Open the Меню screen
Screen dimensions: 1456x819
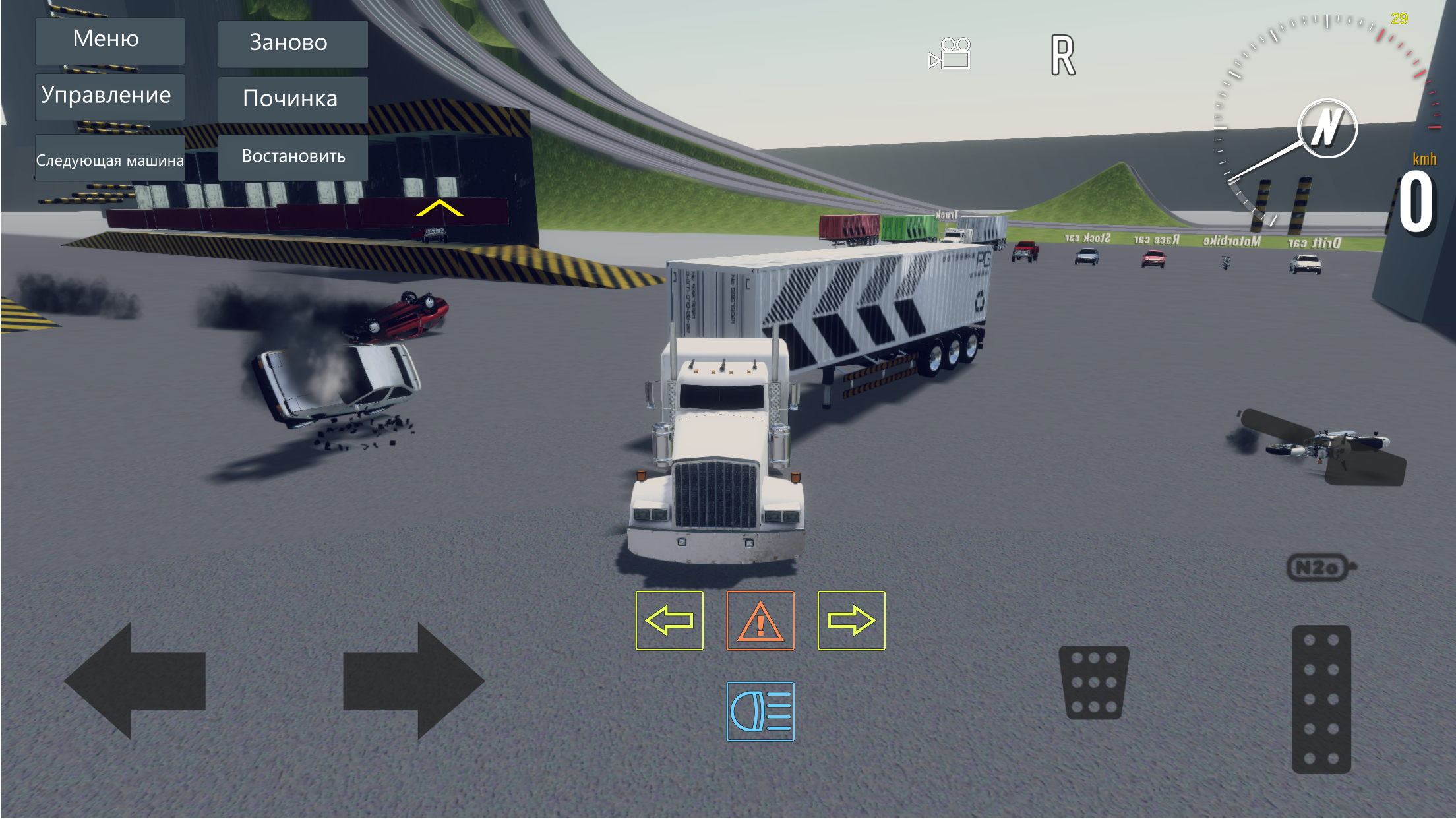coord(109,40)
